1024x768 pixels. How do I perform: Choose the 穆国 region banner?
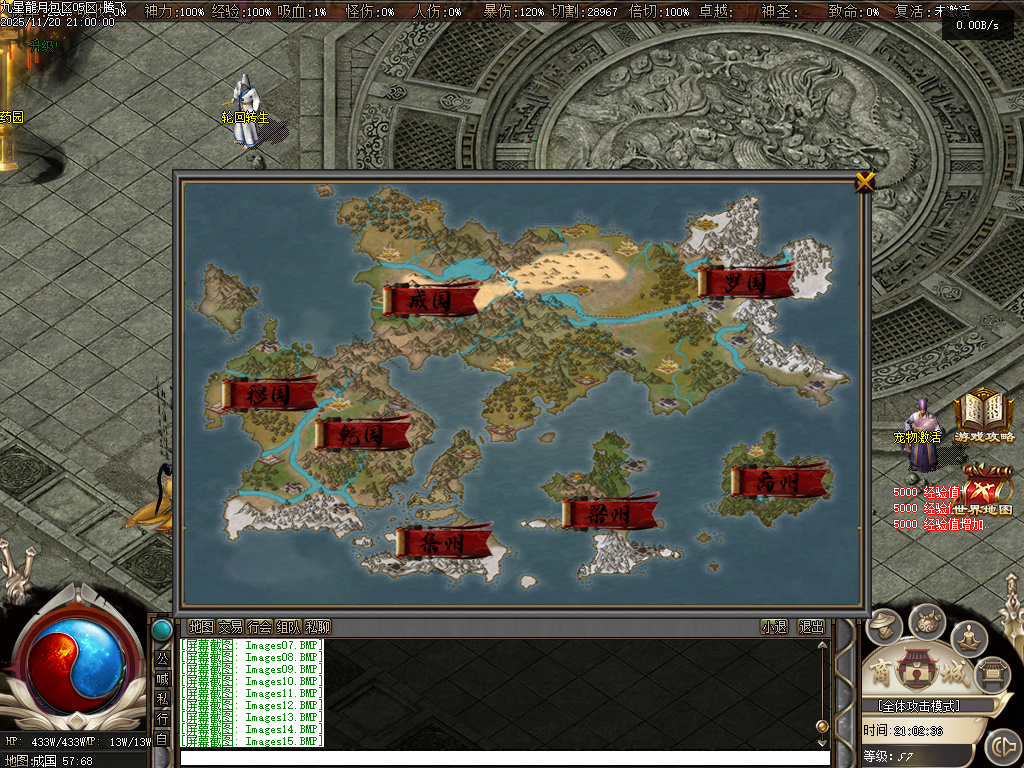(269, 394)
